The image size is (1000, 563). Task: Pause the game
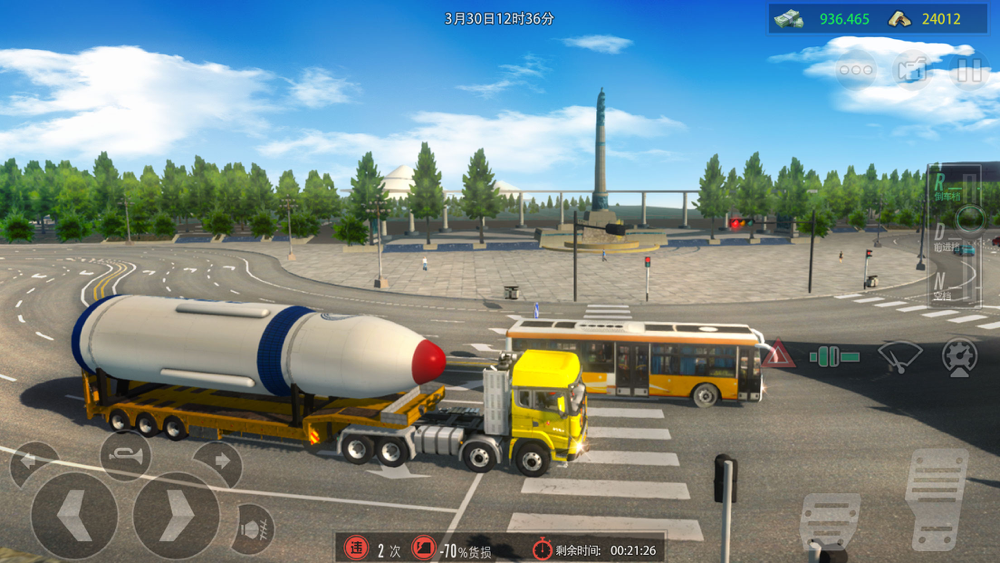969,70
